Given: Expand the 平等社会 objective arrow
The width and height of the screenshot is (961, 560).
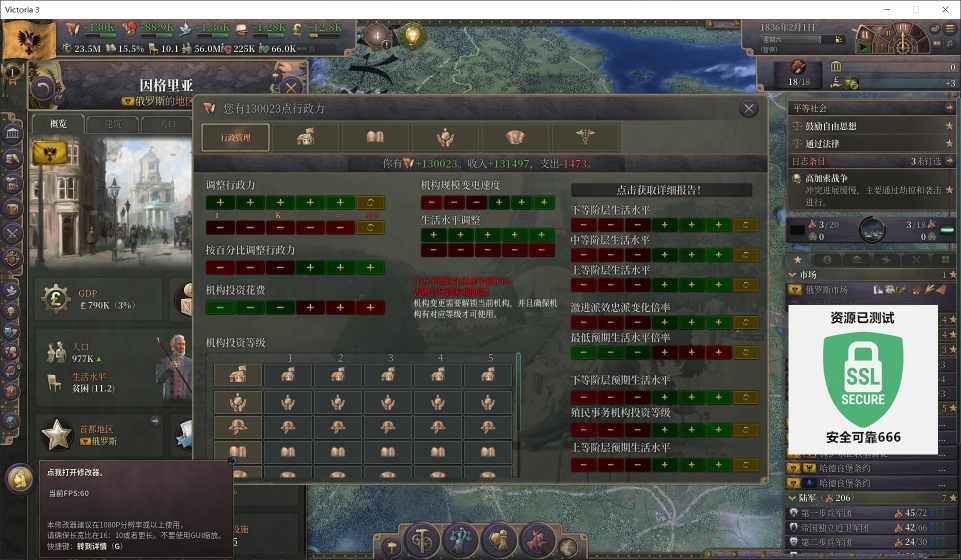Looking at the screenshot, I should point(948,108).
